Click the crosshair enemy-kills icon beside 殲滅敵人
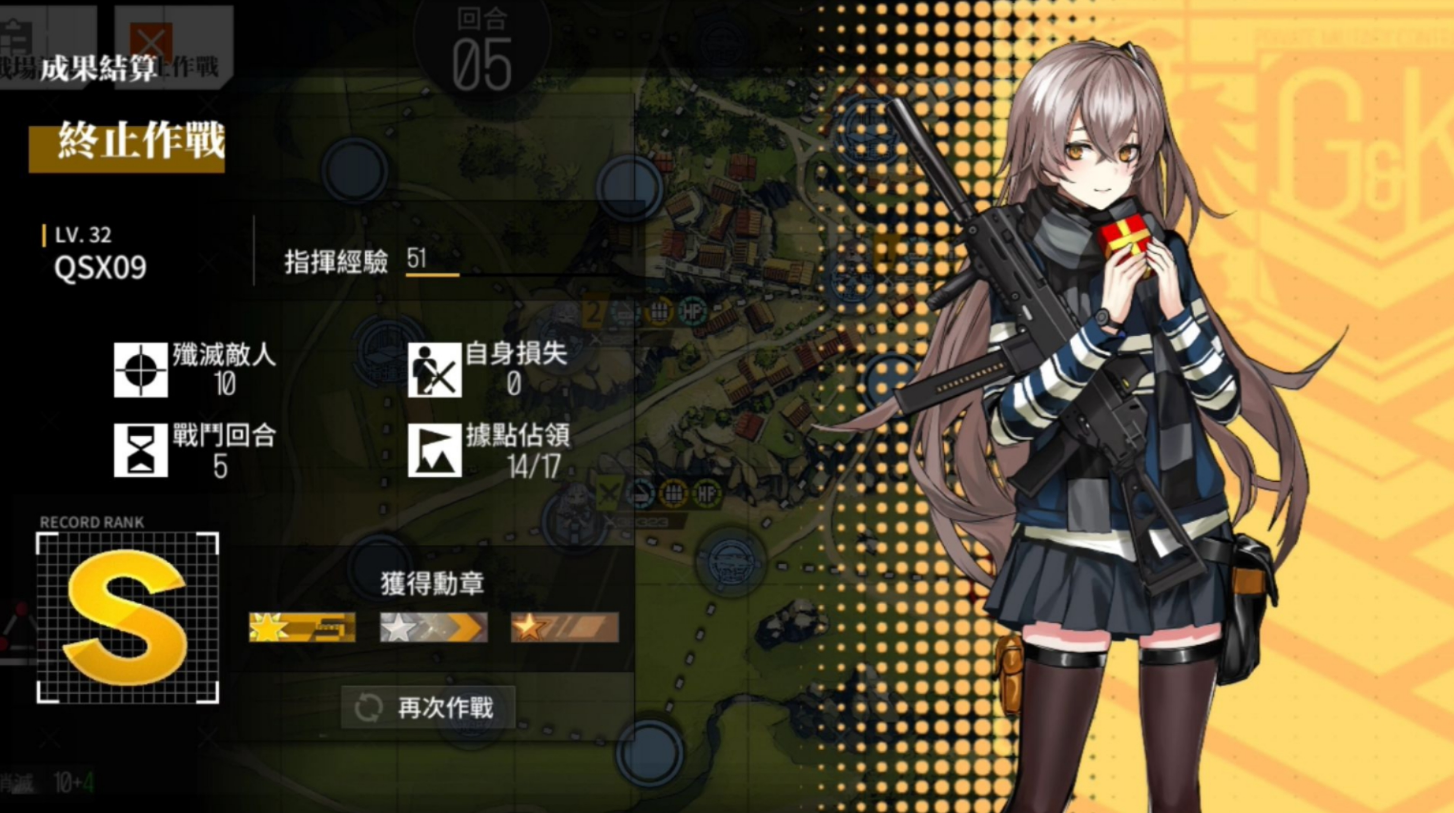The image size is (1454, 813). coord(139,370)
